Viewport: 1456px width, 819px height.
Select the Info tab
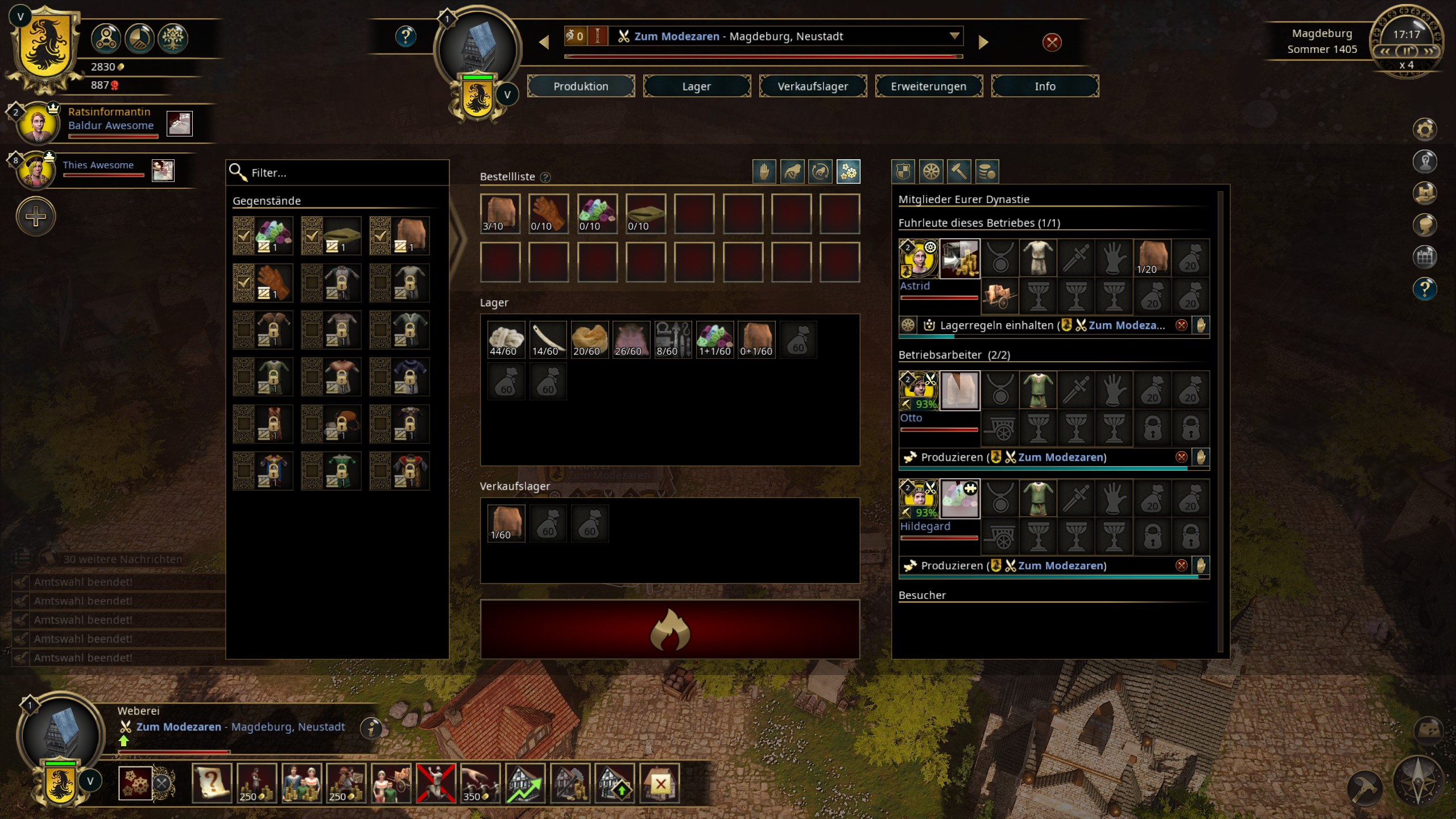[1044, 86]
